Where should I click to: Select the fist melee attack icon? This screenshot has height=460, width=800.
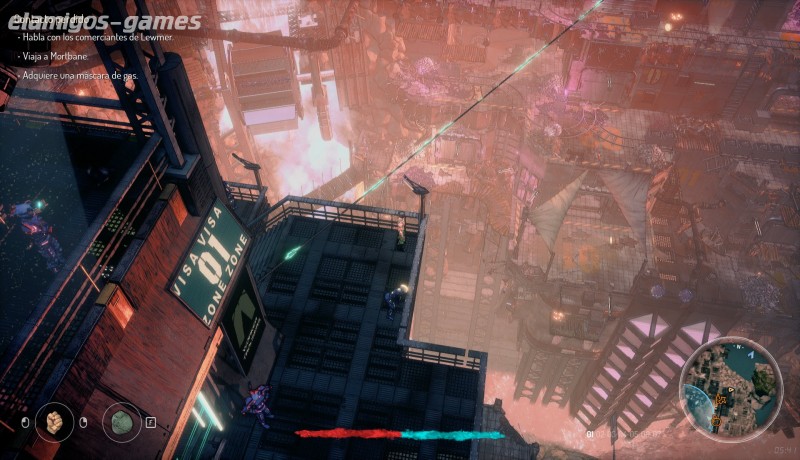53,421
